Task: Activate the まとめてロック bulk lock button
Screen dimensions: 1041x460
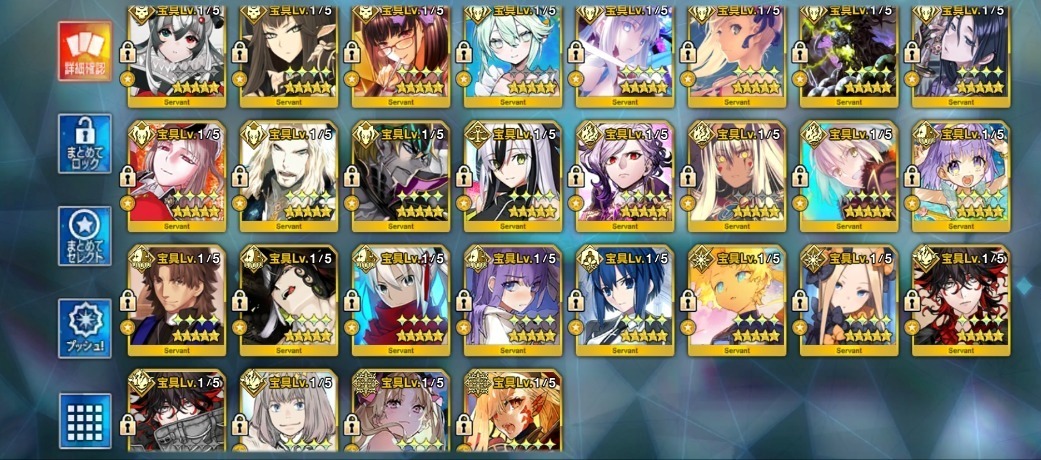Action: [x=84, y=144]
